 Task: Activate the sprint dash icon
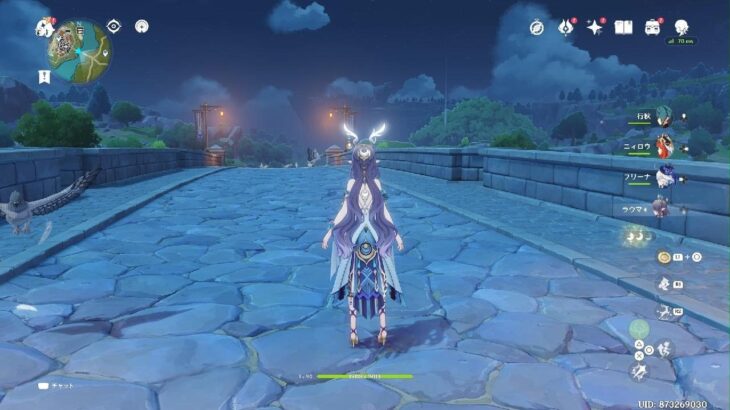640,371
